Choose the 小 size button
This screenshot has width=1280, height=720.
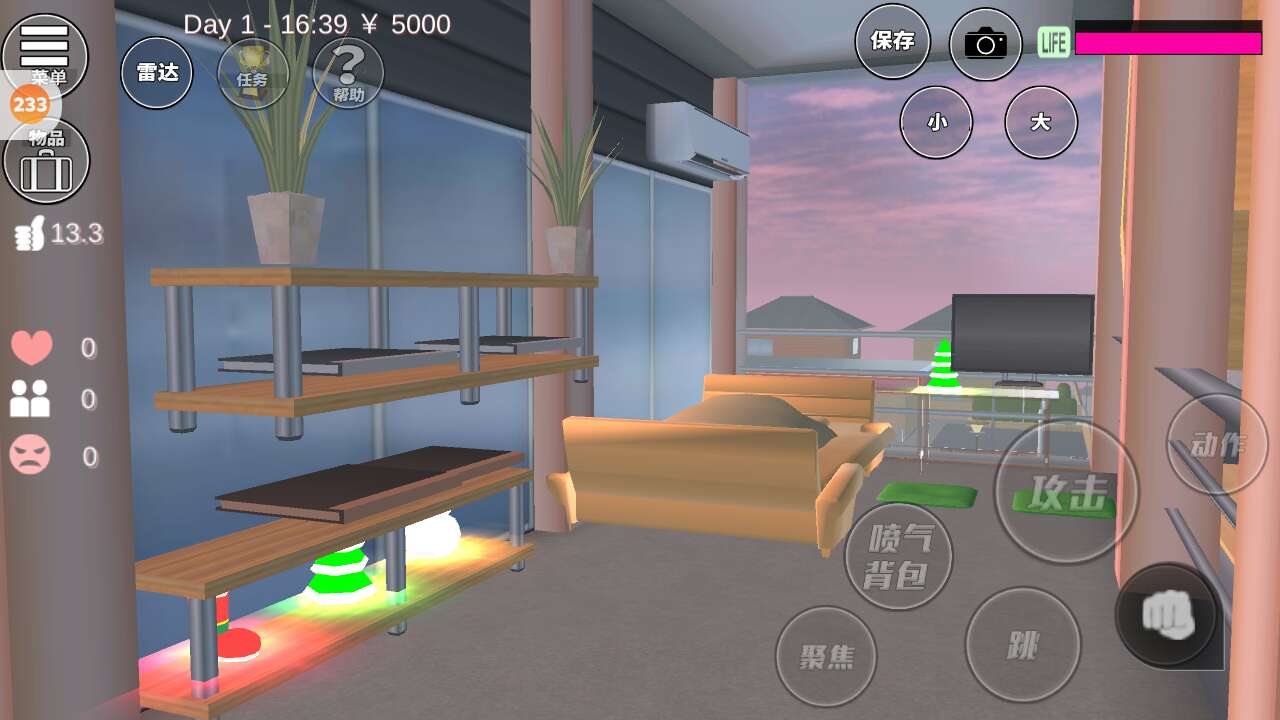[936, 122]
